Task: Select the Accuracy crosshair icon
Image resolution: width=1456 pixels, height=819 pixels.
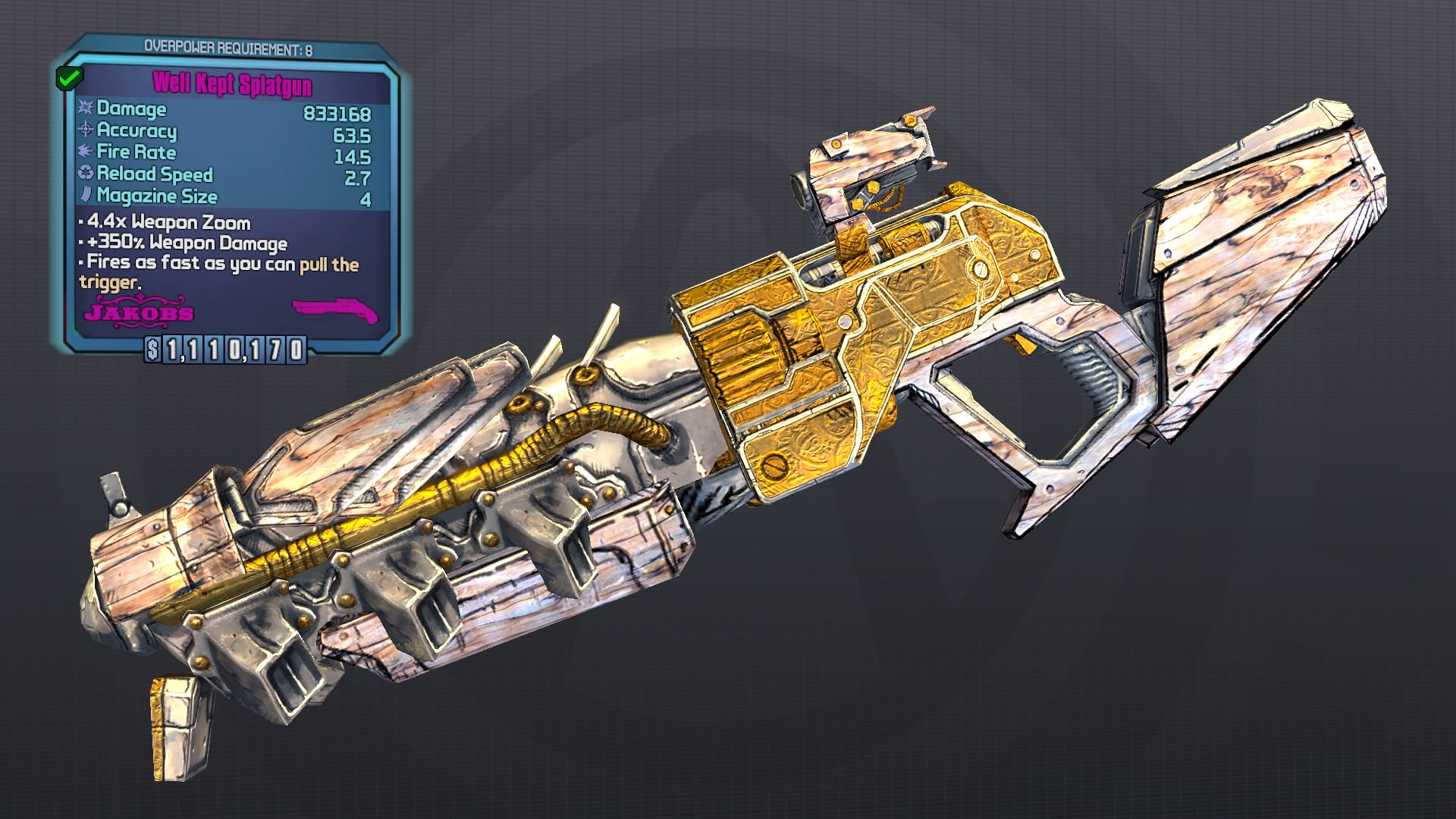Action: [x=85, y=132]
